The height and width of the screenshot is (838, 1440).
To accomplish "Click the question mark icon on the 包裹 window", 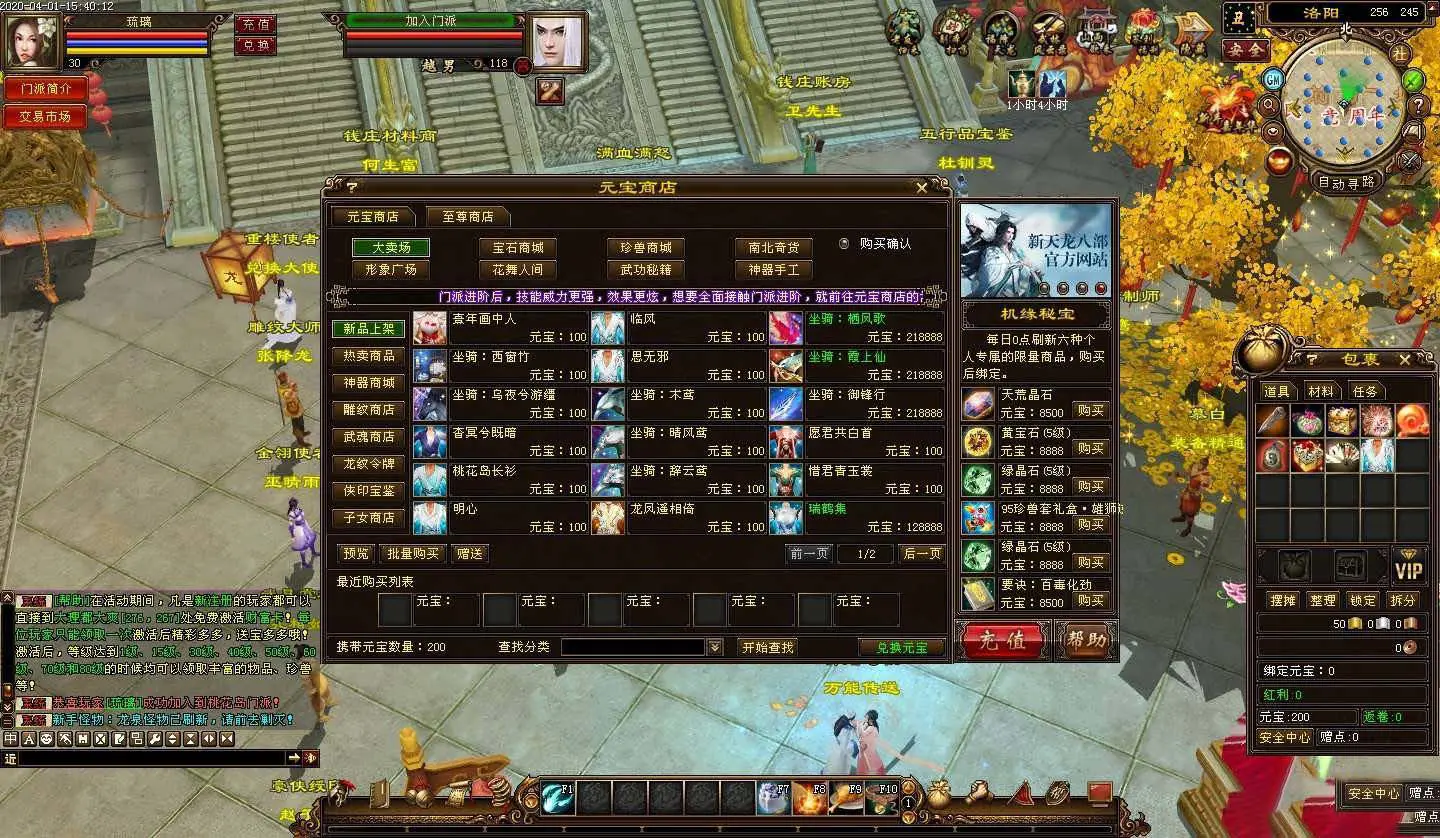I will coord(1313,358).
